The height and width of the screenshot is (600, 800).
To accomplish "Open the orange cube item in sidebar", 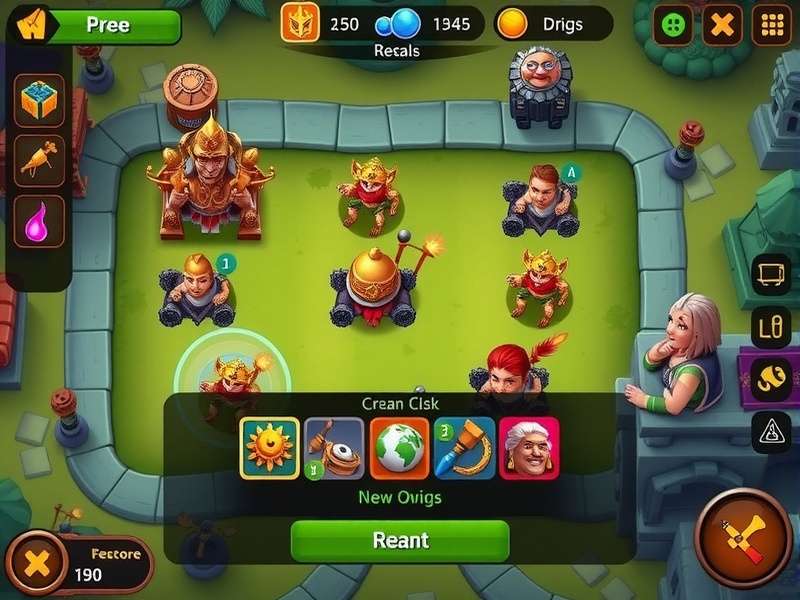I will (x=40, y=100).
